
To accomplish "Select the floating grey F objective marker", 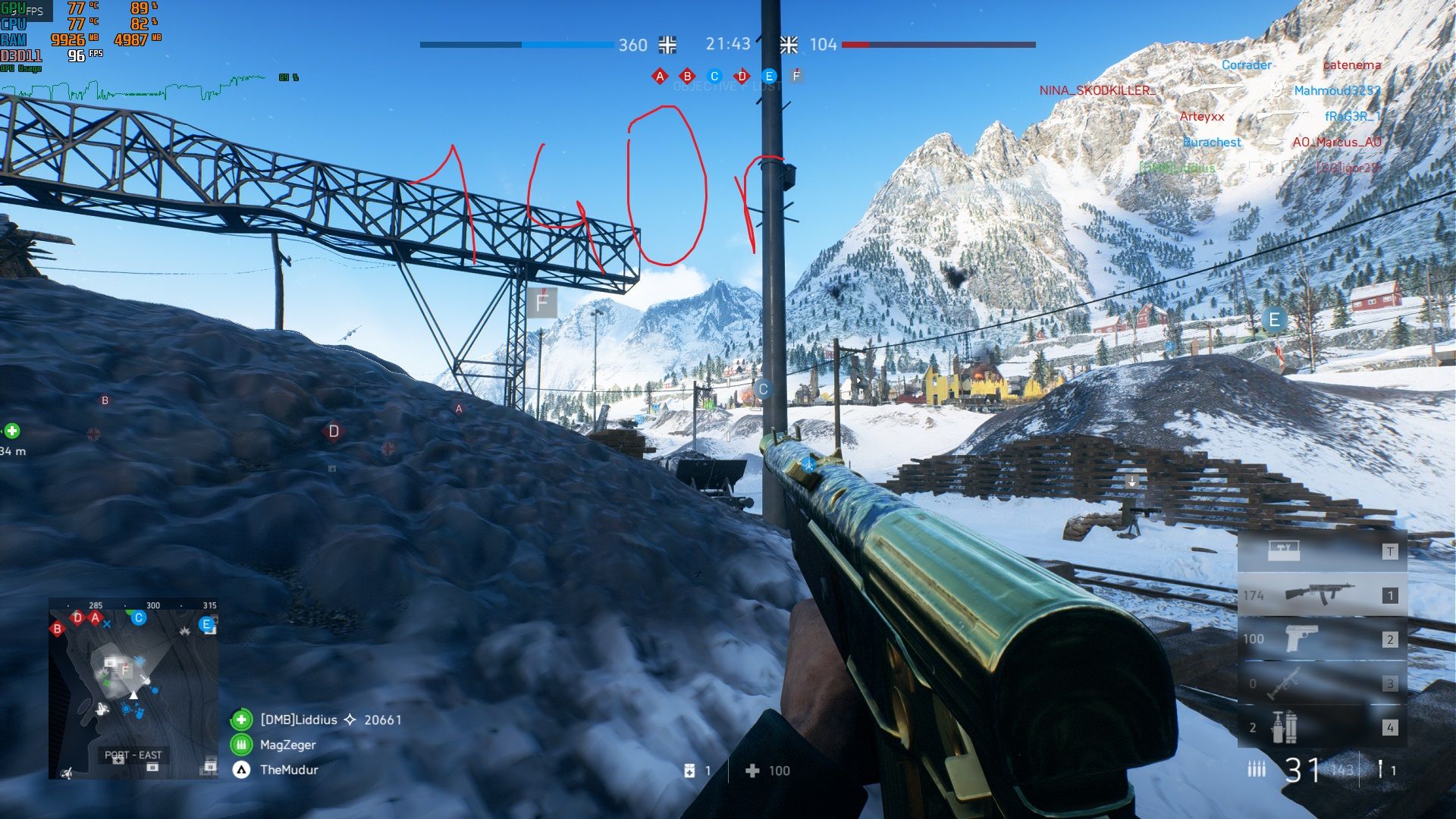I will pos(542,303).
